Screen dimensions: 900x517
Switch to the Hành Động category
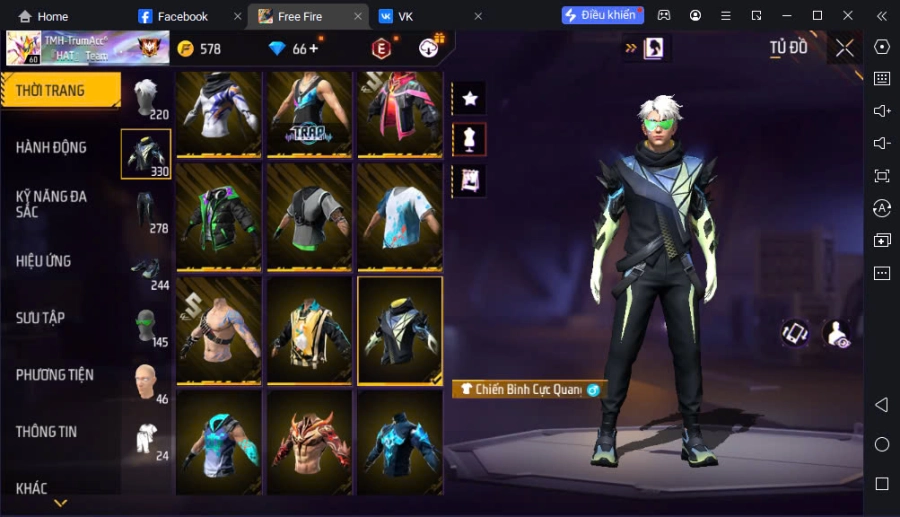52,147
